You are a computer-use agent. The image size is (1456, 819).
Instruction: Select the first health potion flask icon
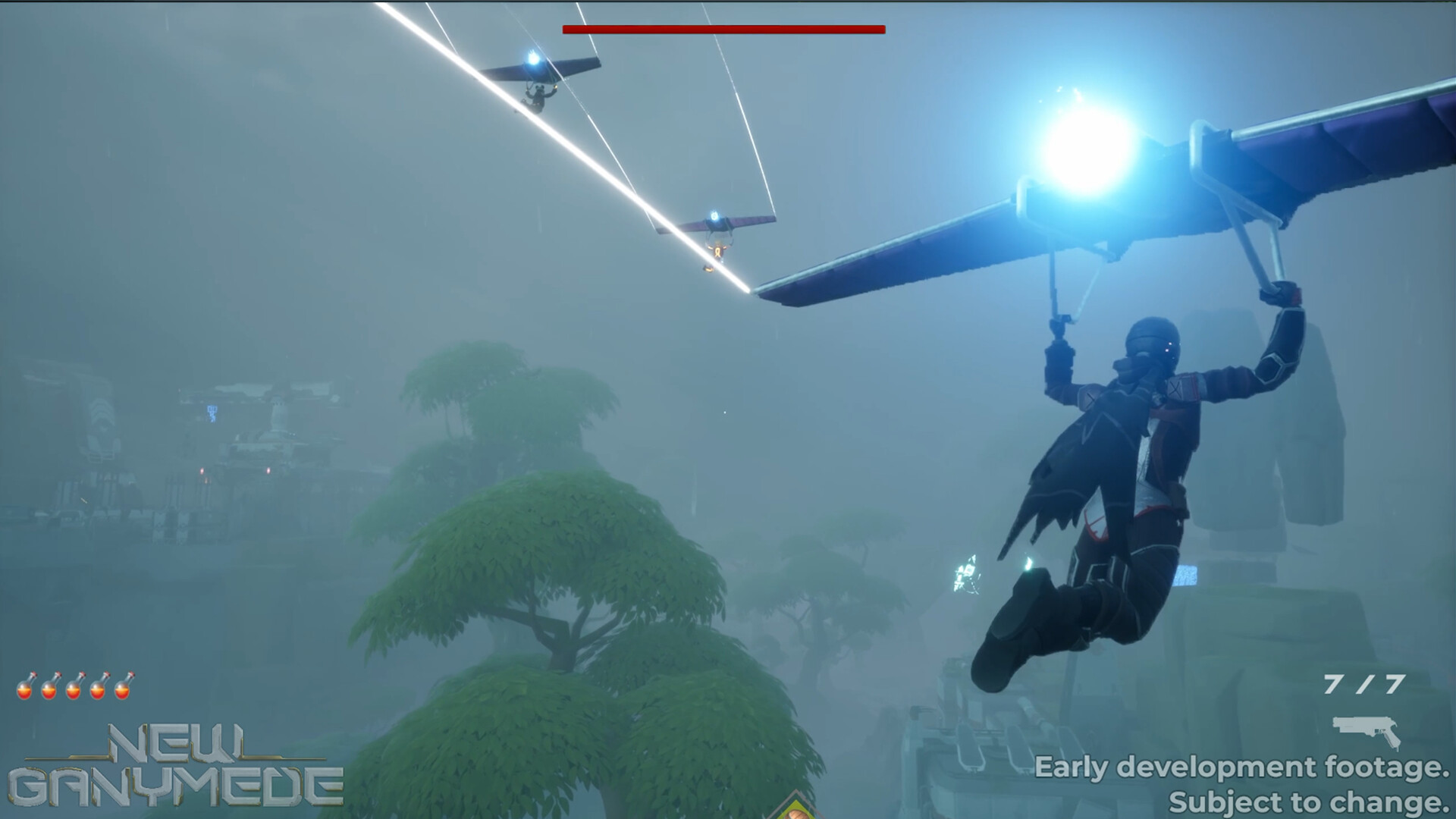24,690
